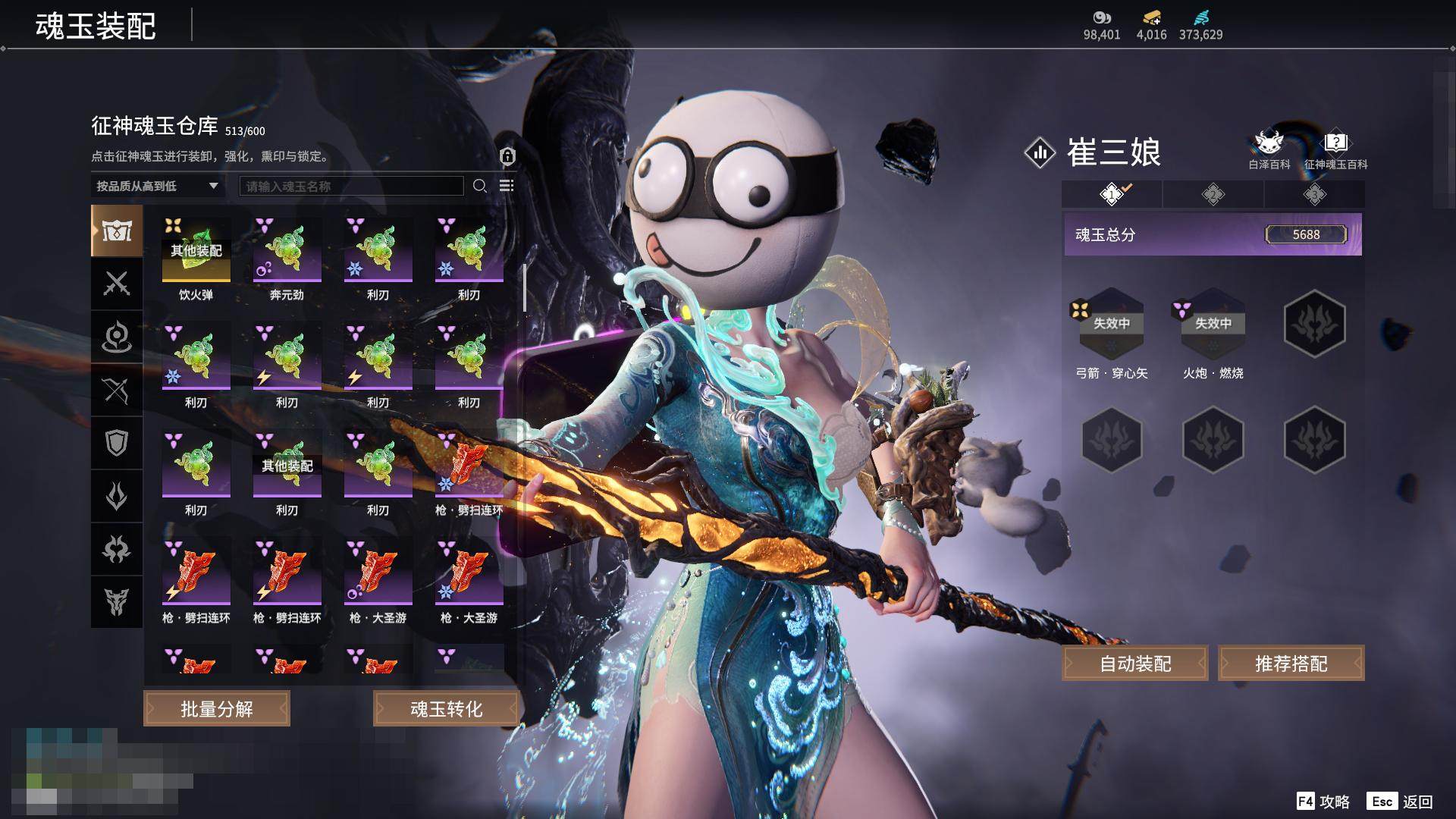Open the 推荐搭配 recommended builds

click(1291, 664)
